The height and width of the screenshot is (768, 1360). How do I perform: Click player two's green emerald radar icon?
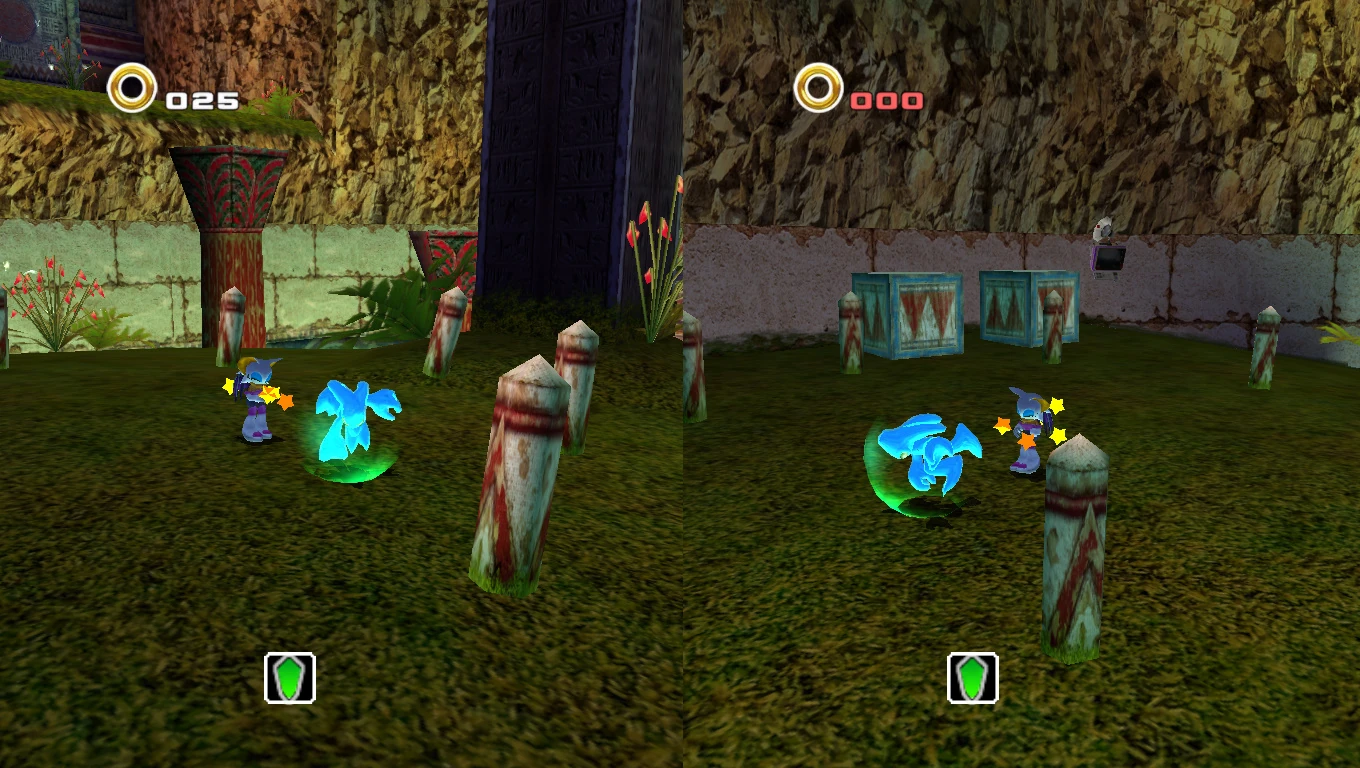coord(973,678)
